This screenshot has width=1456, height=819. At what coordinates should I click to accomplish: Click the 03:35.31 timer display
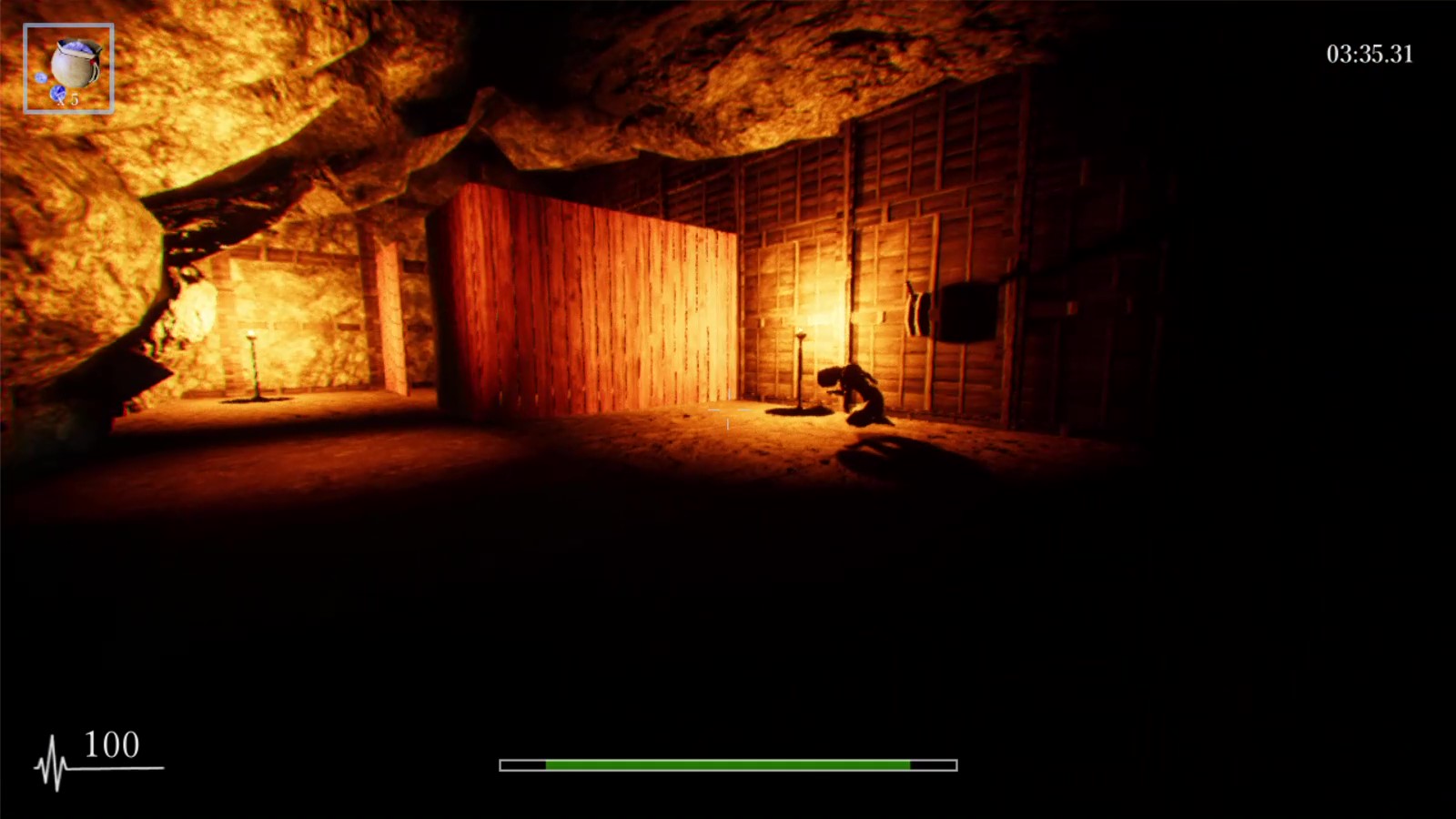click(1368, 55)
